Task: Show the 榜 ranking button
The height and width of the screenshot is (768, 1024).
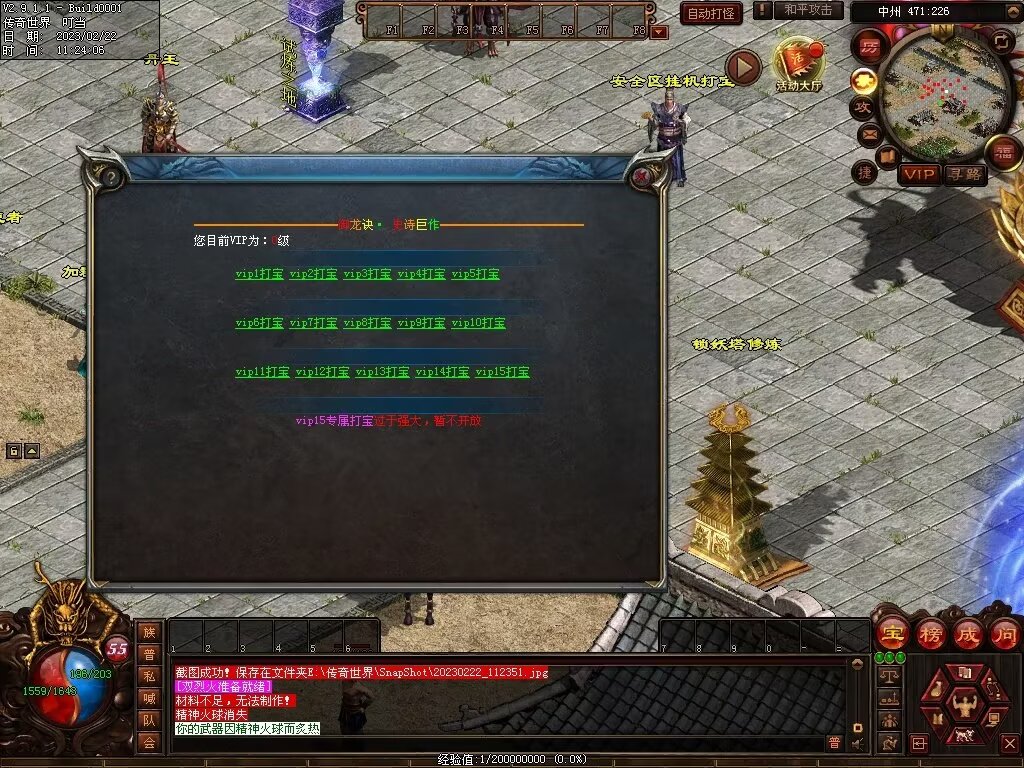Action: pyautogui.click(x=930, y=633)
